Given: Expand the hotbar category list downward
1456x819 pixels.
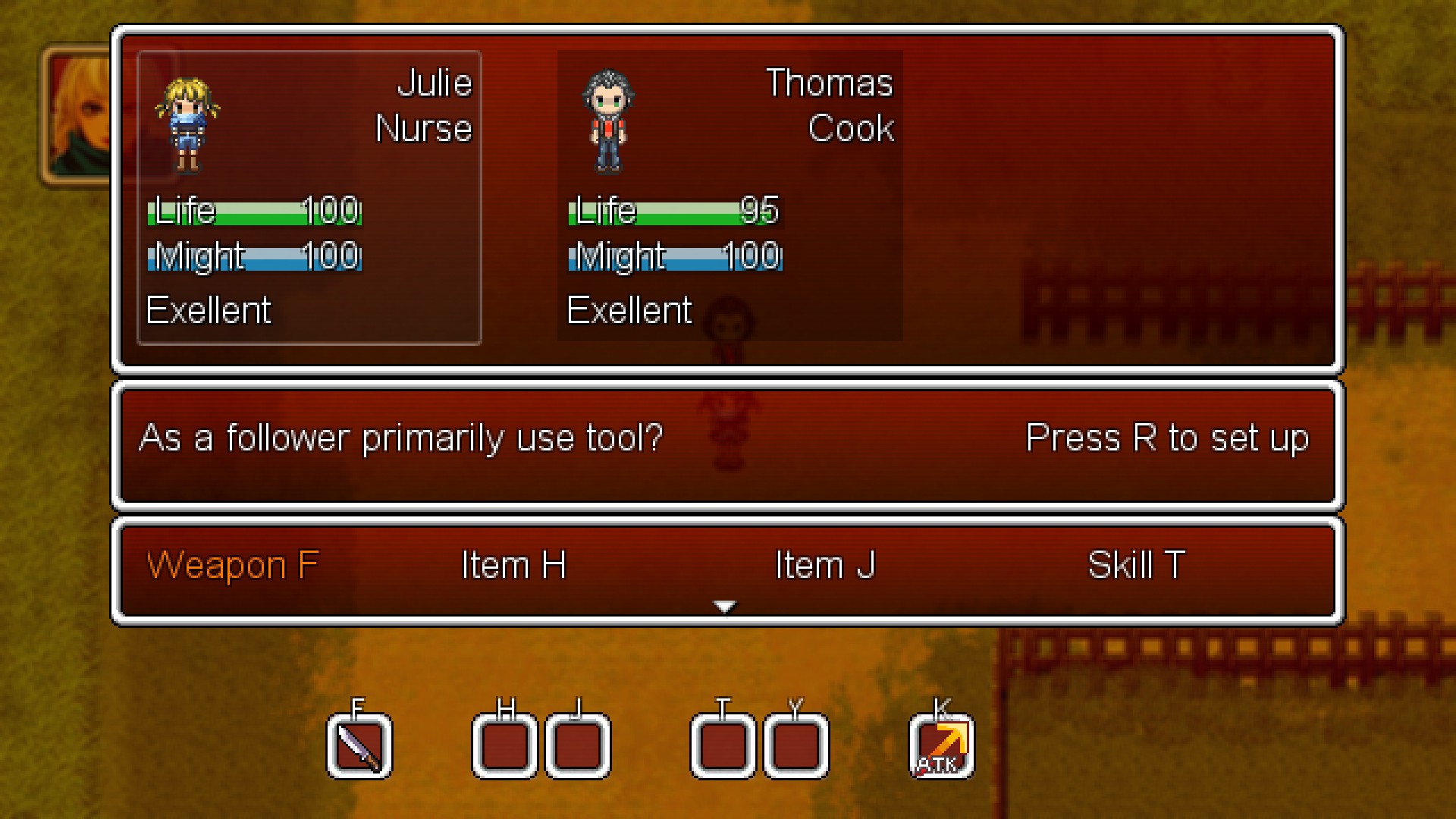Looking at the screenshot, I should [x=726, y=606].
